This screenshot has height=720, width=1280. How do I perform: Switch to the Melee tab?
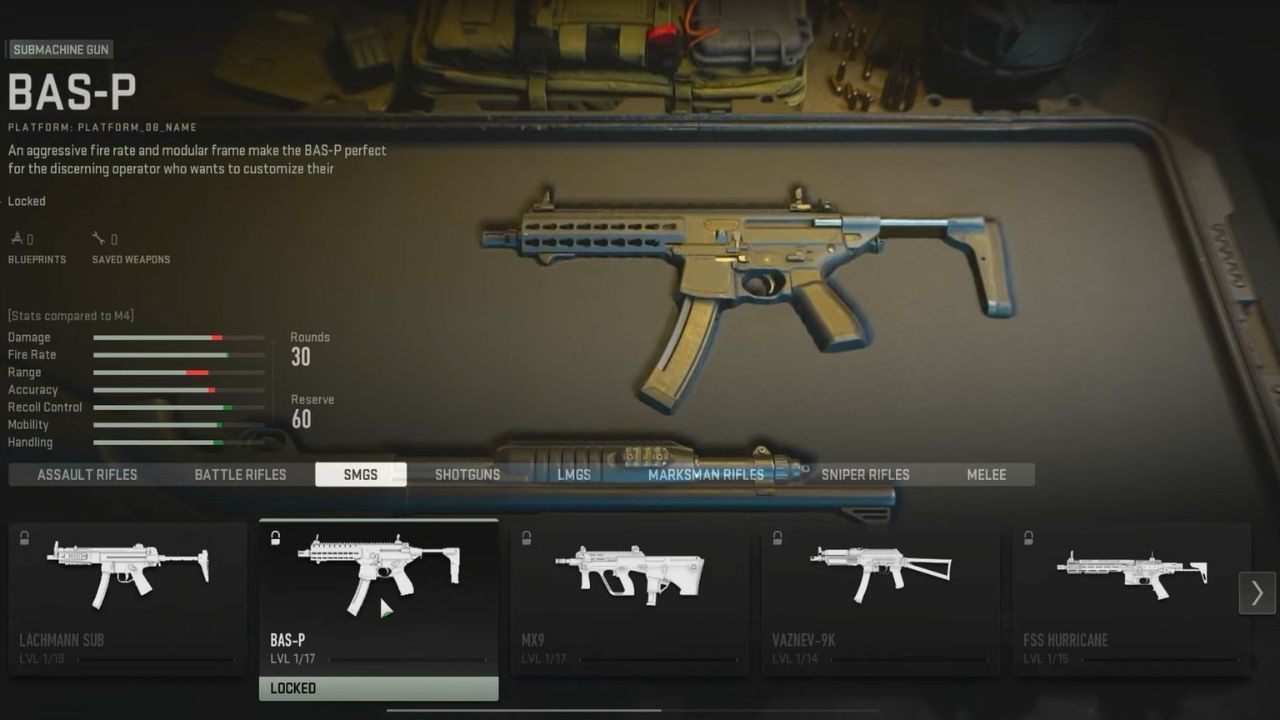point(986,474)
